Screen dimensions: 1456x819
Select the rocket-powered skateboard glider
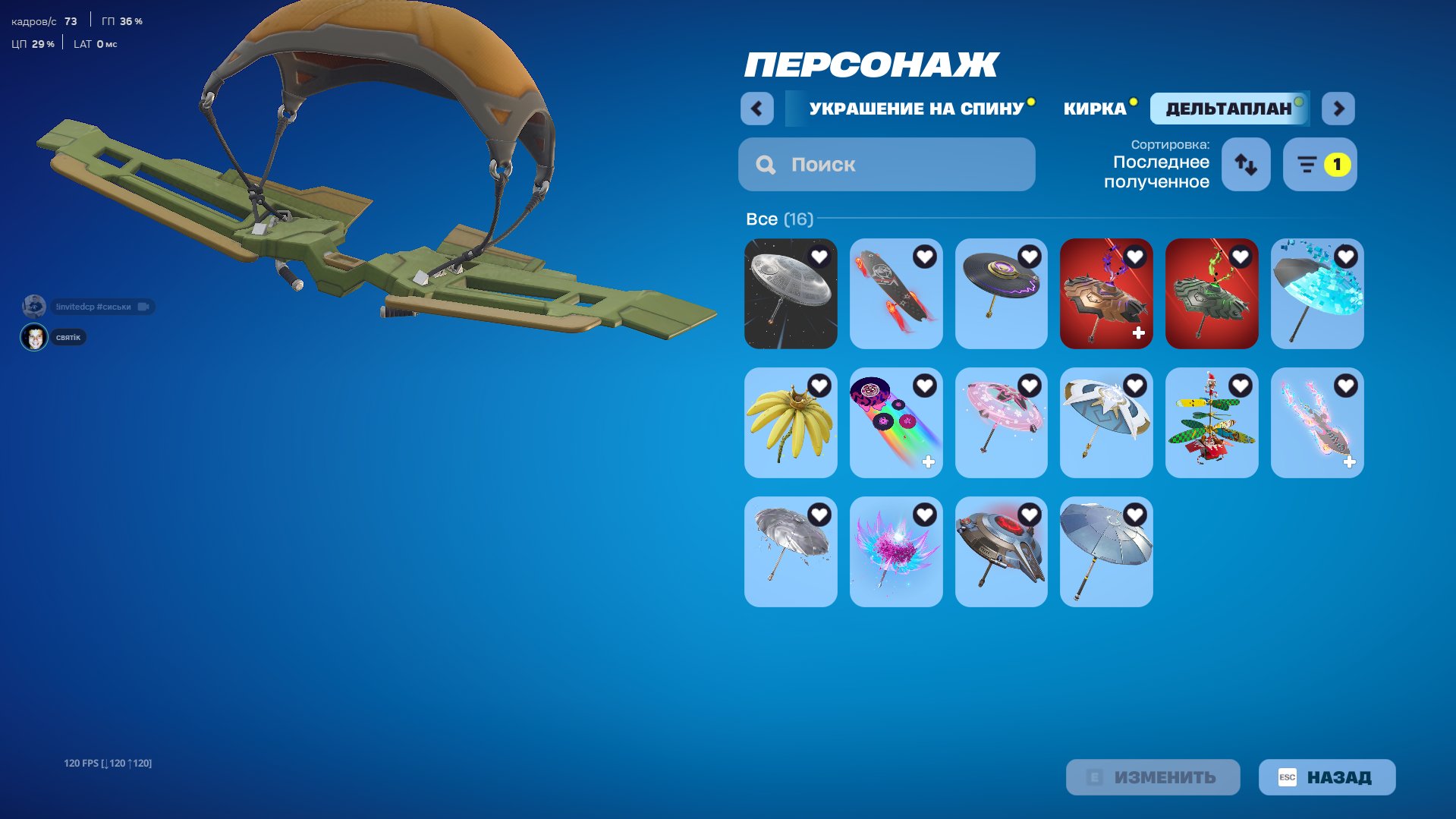[x=896, y=294]
